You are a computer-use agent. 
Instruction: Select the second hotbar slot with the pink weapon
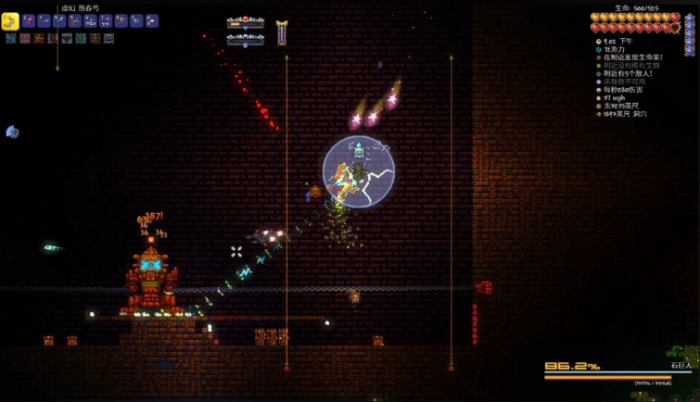(x=30, y=21)
